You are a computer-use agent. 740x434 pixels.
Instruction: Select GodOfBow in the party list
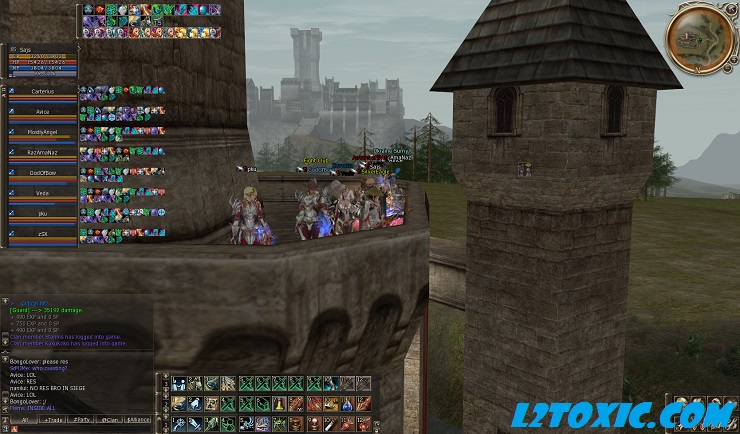tap(42, 173)
